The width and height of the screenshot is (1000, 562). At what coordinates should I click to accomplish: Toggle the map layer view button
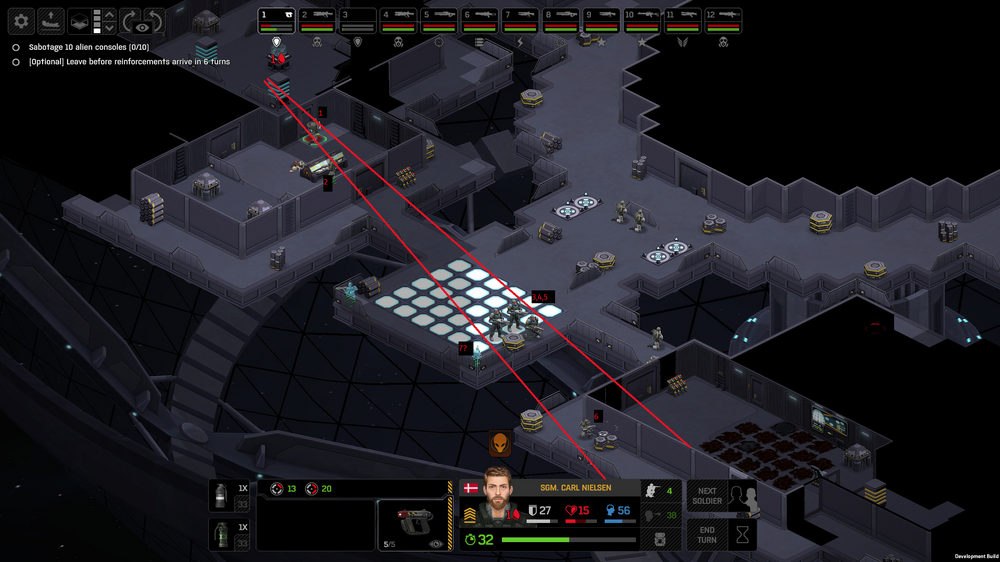(79, 20)
